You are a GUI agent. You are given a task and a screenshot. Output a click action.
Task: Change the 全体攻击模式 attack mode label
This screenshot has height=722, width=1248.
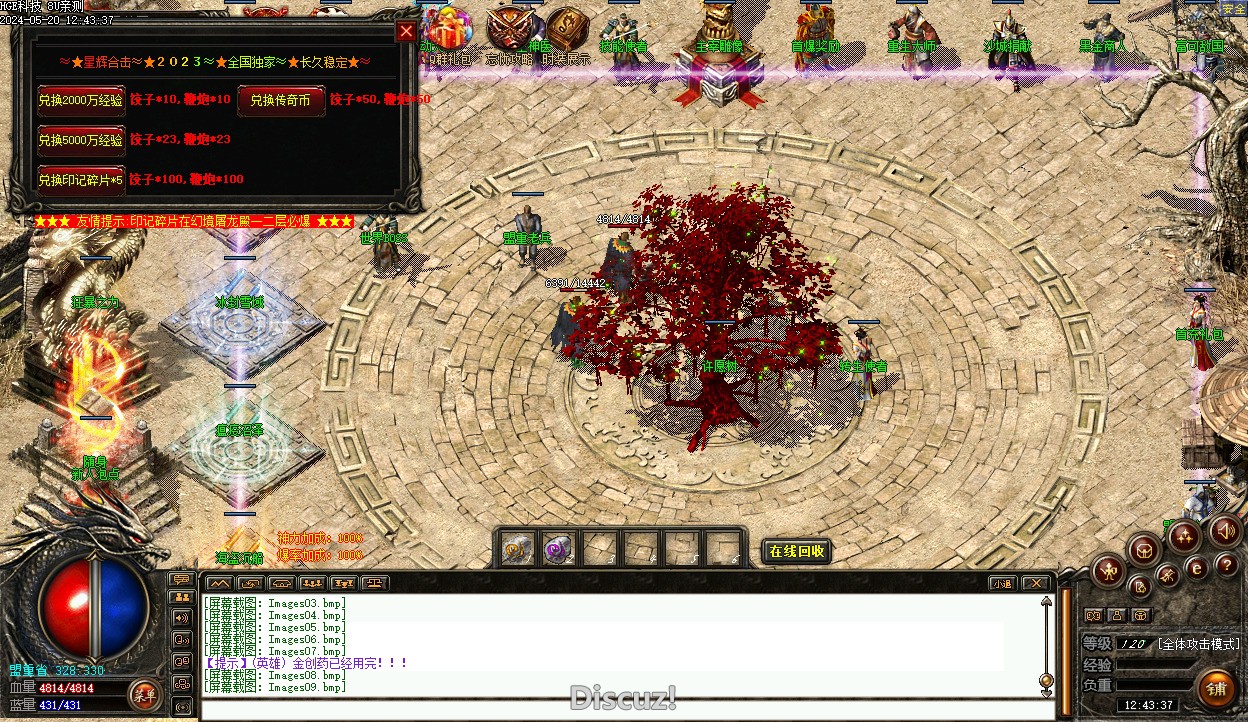click(1199, 644)
